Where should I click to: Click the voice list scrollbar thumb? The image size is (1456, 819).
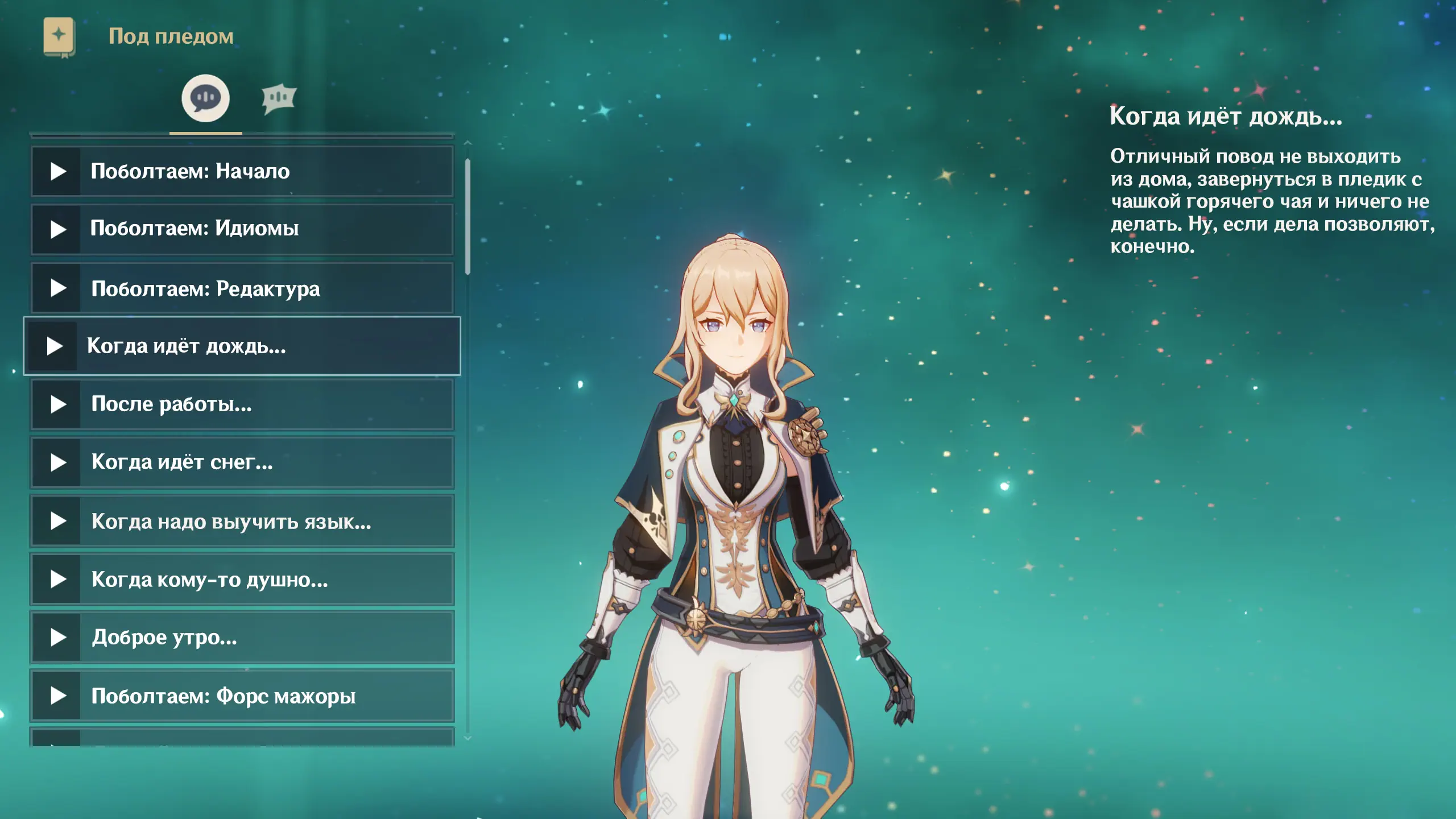coord(468,216)
